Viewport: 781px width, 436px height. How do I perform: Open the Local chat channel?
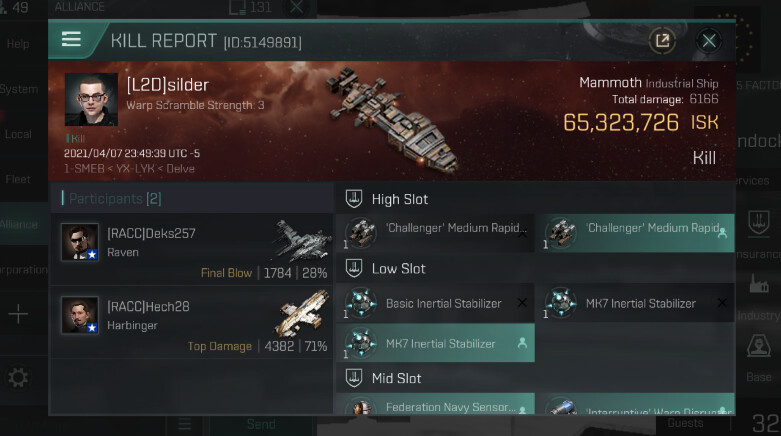point(19,134)
